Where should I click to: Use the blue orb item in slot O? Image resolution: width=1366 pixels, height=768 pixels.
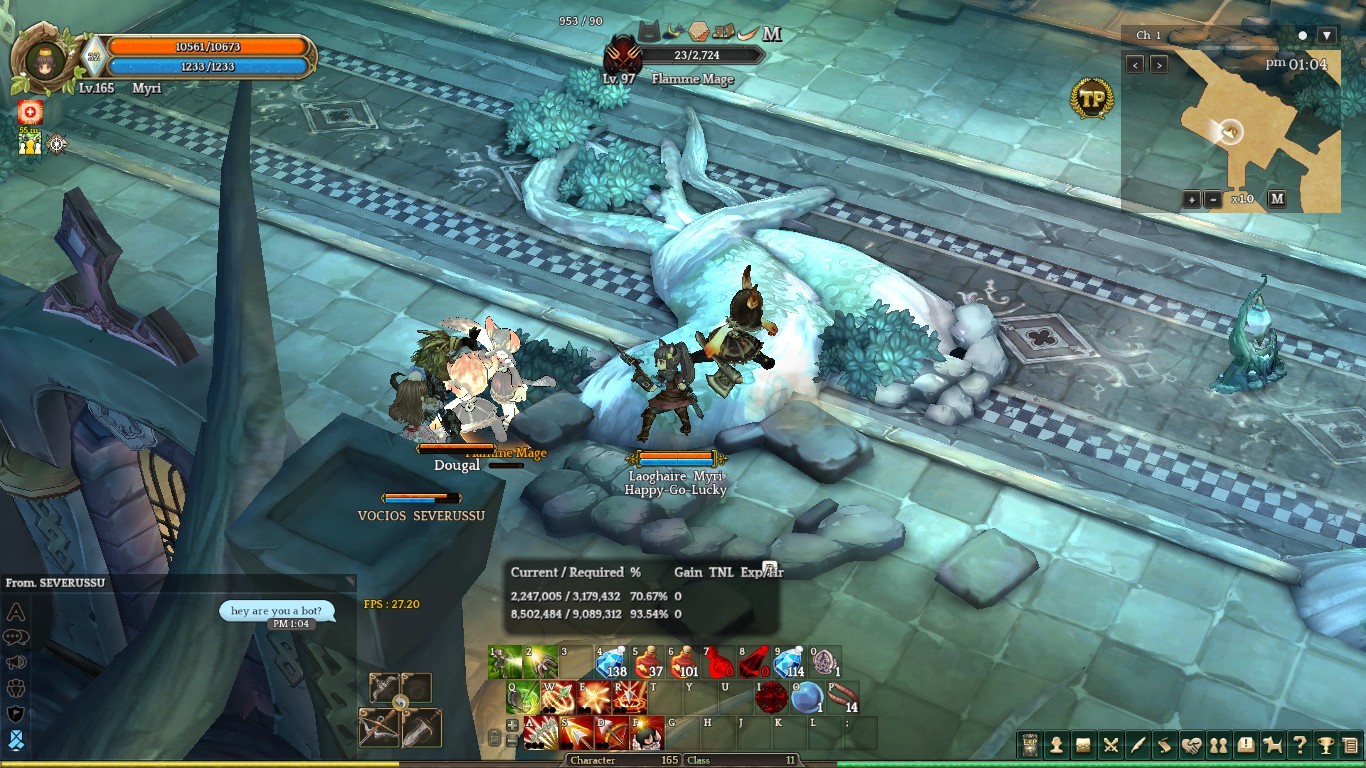tap(806, 698)
